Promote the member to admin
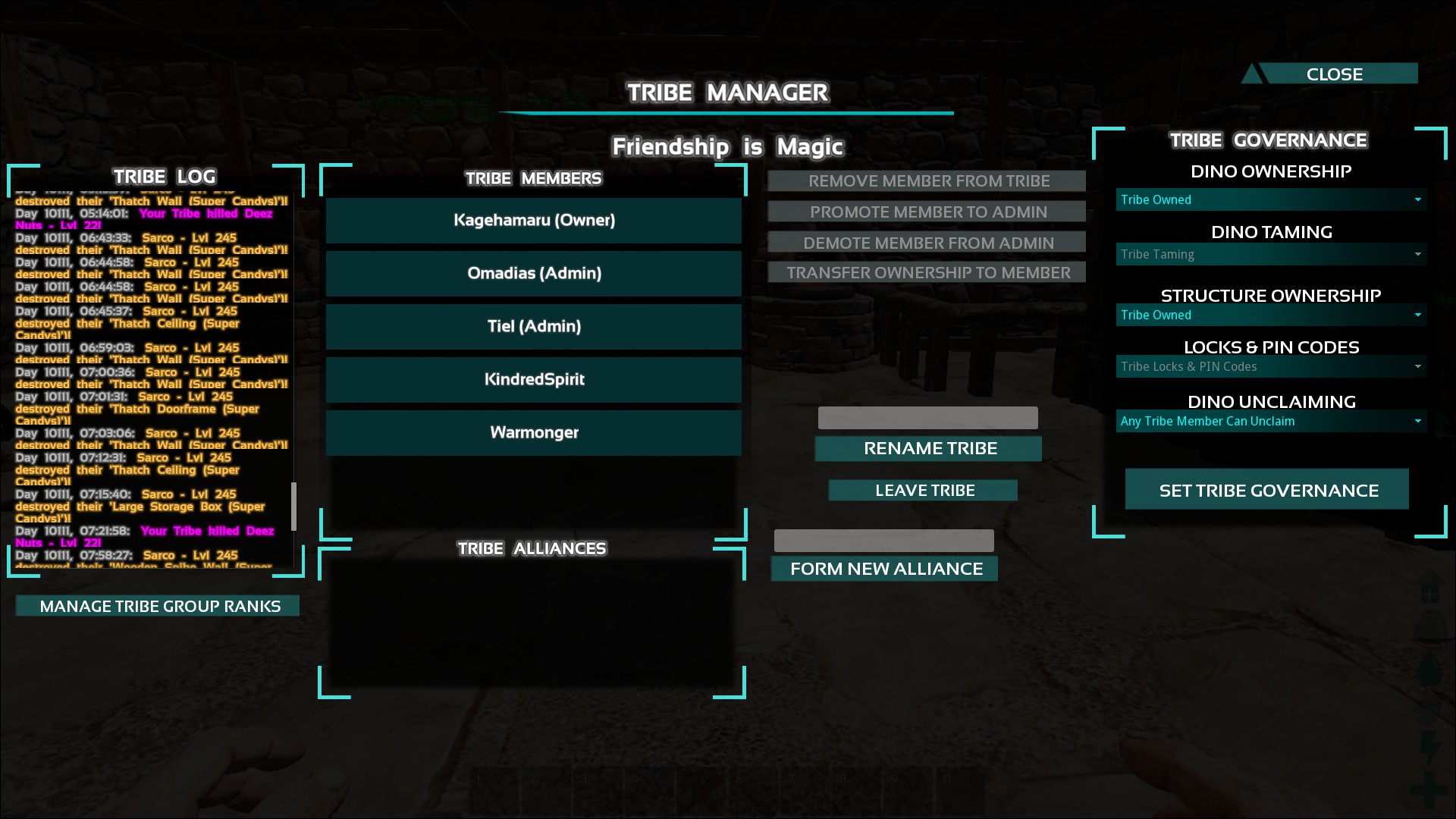Viewport: 1456px width, 819px height. [x=927, y=212]
